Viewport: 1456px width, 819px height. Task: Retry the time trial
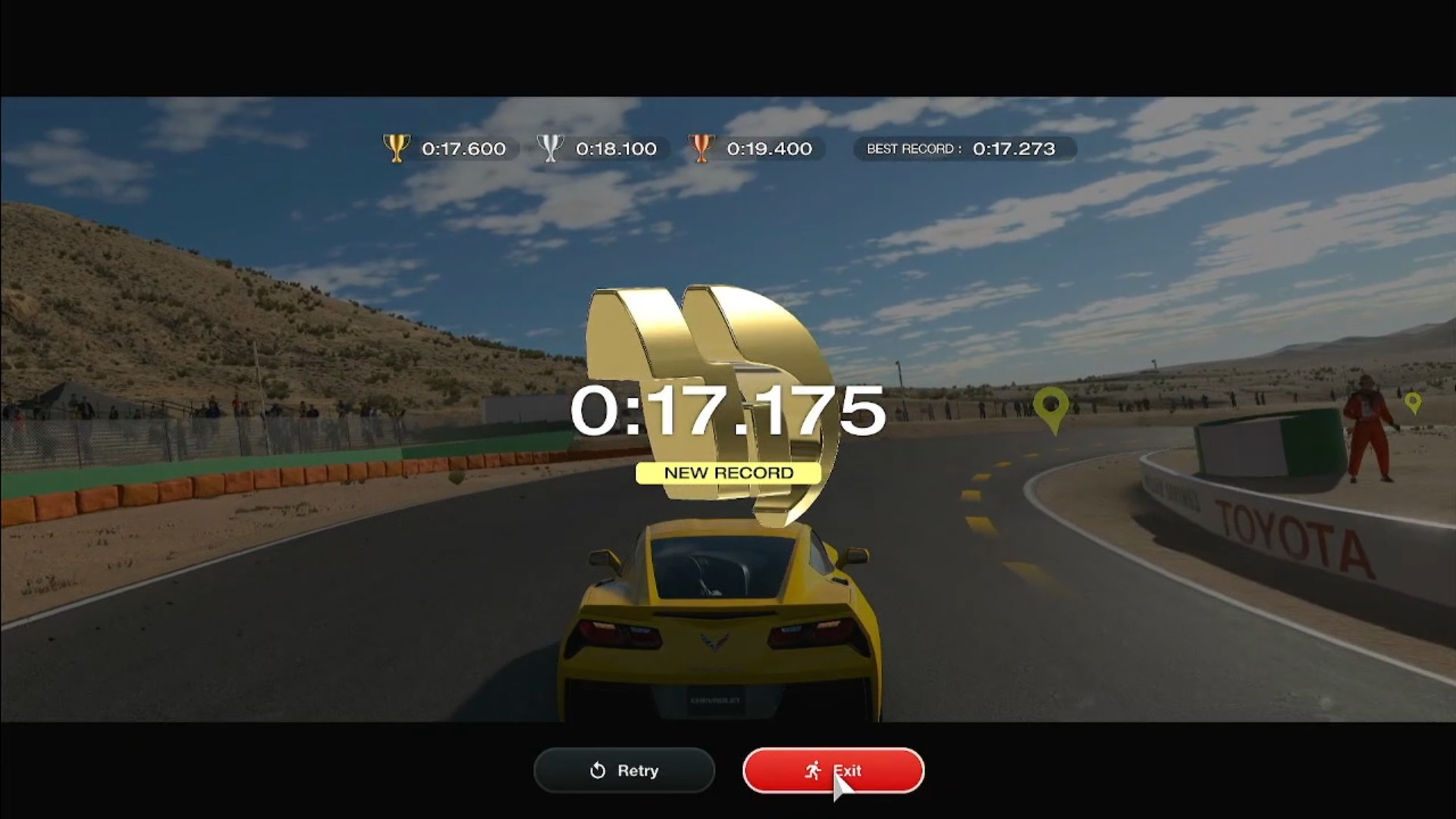[624, 770]
